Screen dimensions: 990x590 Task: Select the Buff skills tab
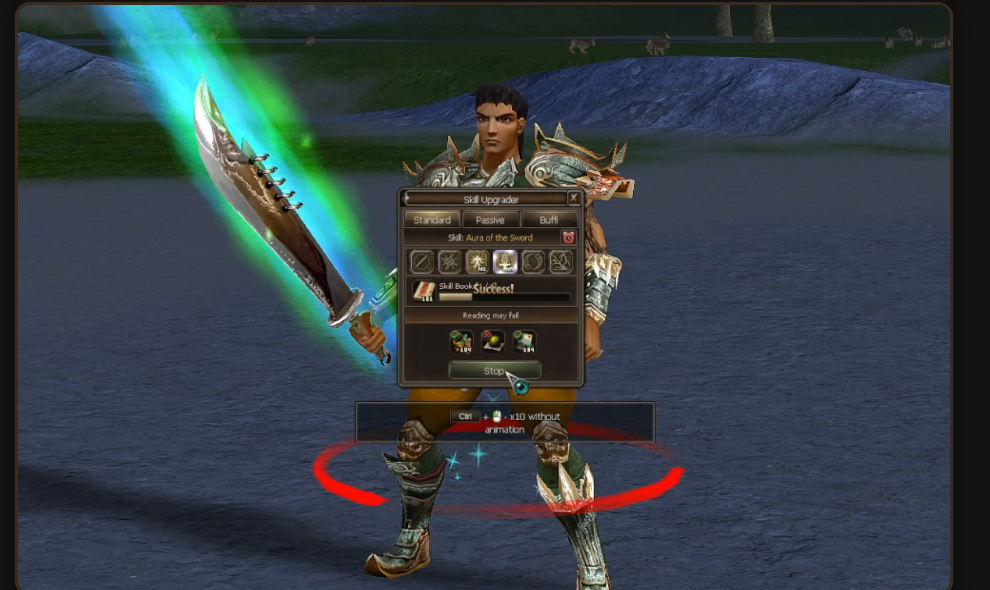tap(549, 219)
